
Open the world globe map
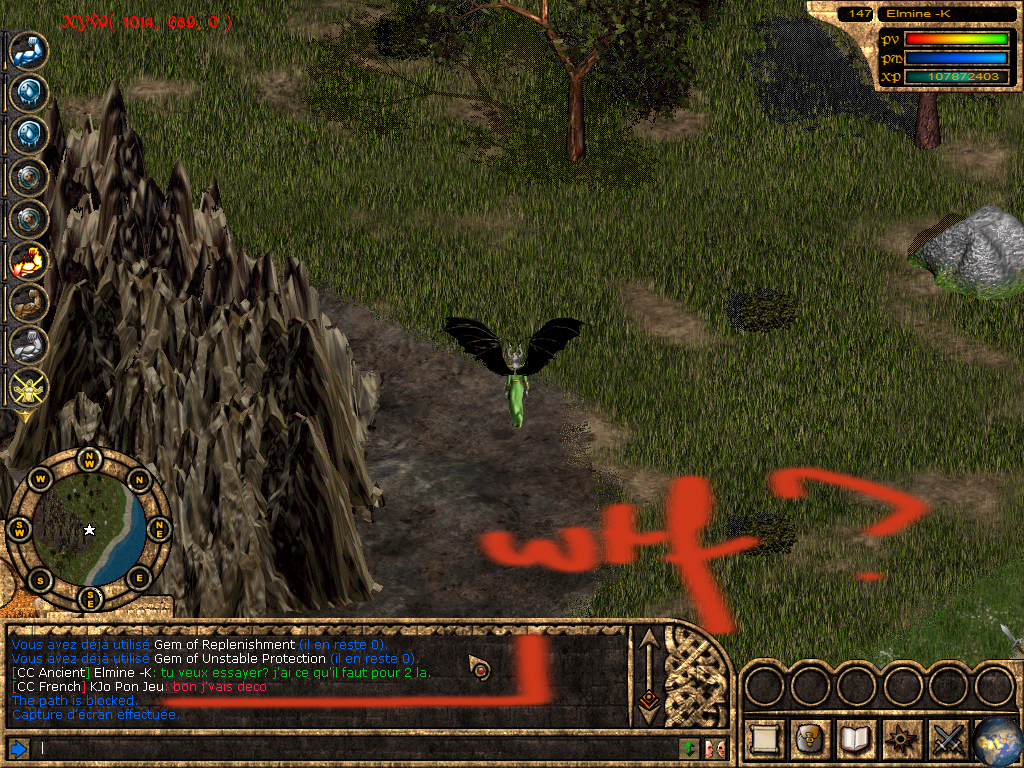tap(996, 739)
